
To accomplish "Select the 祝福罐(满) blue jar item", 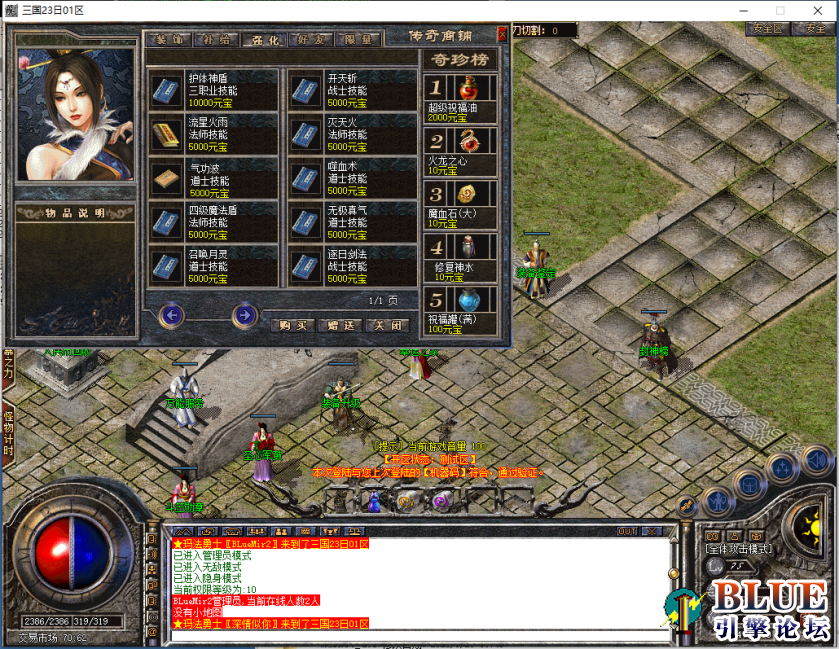I will [463, 309].
